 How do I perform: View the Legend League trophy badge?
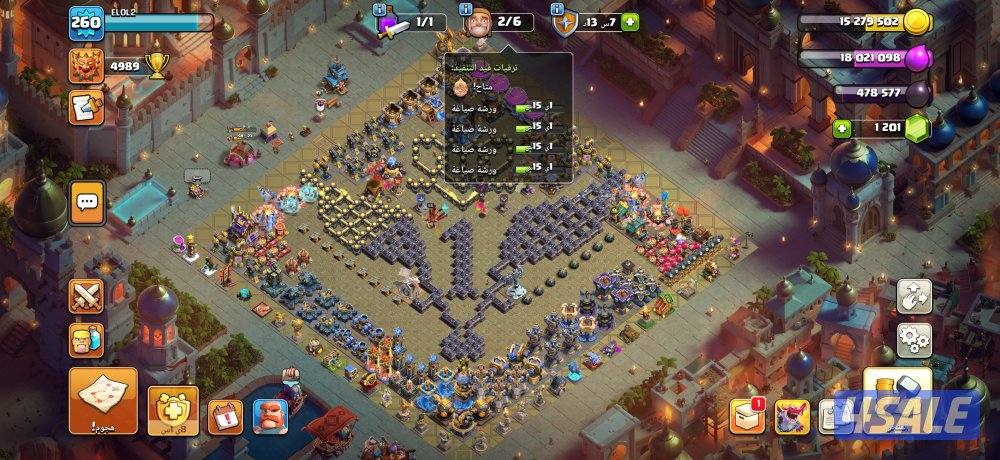(86, 66)
